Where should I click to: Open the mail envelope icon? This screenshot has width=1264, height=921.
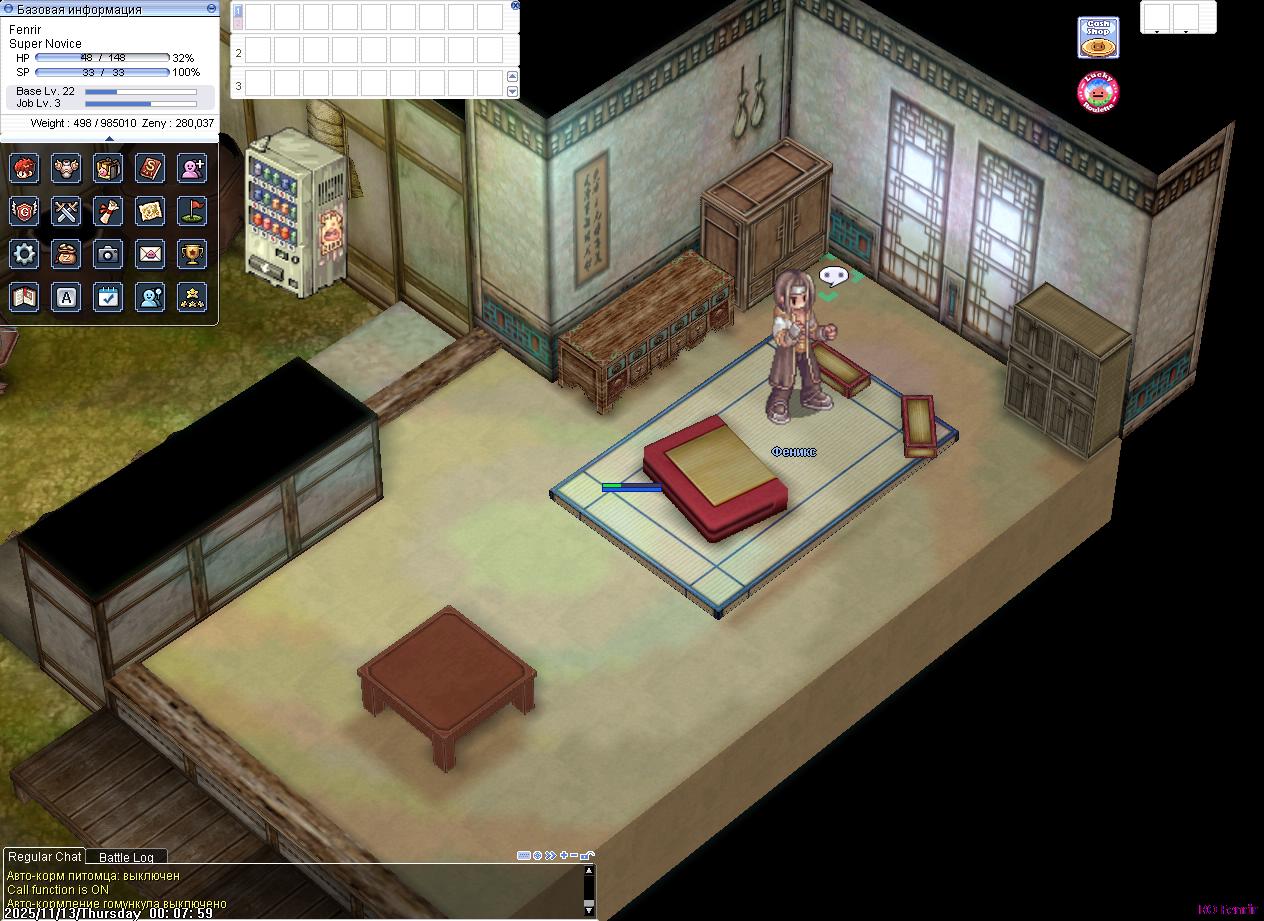[150, 254]
